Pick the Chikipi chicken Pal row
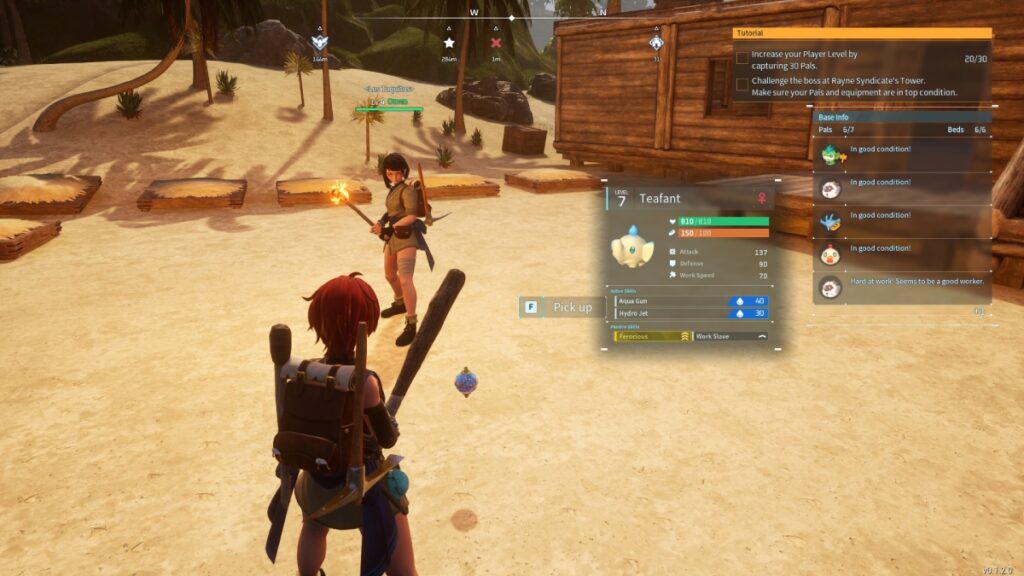1024x576 pixels. 902,253
